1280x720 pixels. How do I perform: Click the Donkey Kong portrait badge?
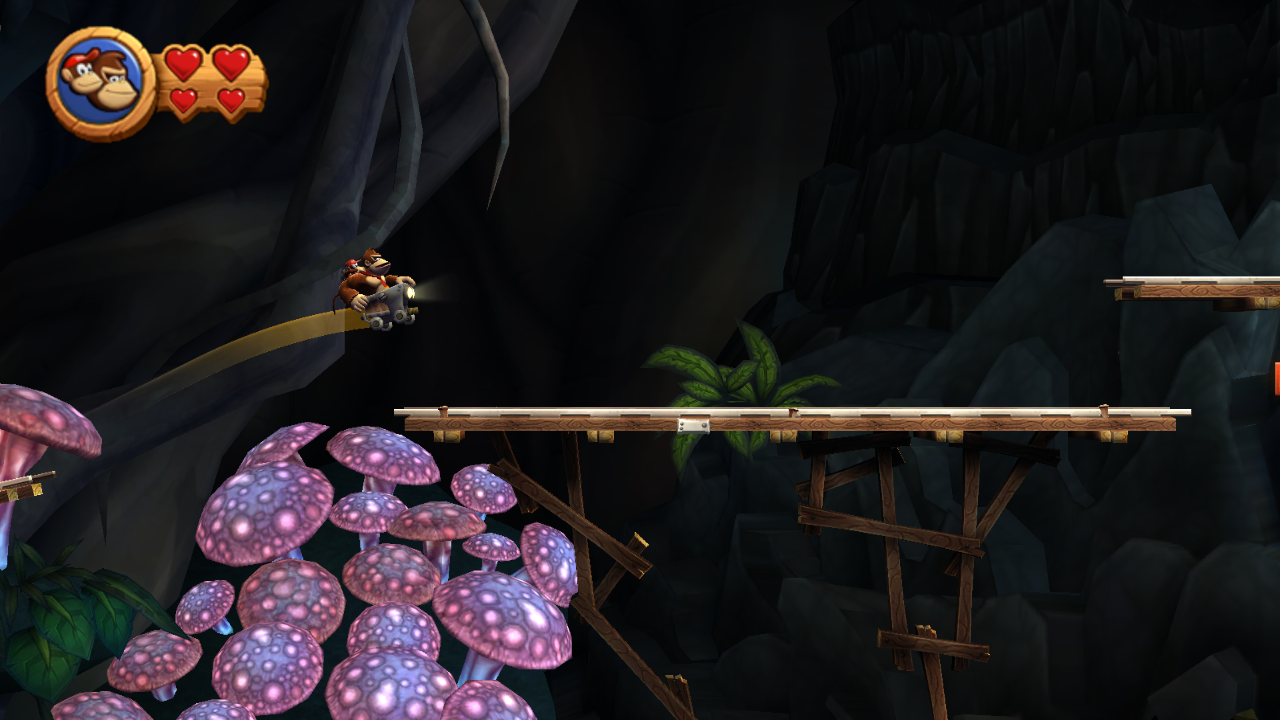tap(100, 82)
